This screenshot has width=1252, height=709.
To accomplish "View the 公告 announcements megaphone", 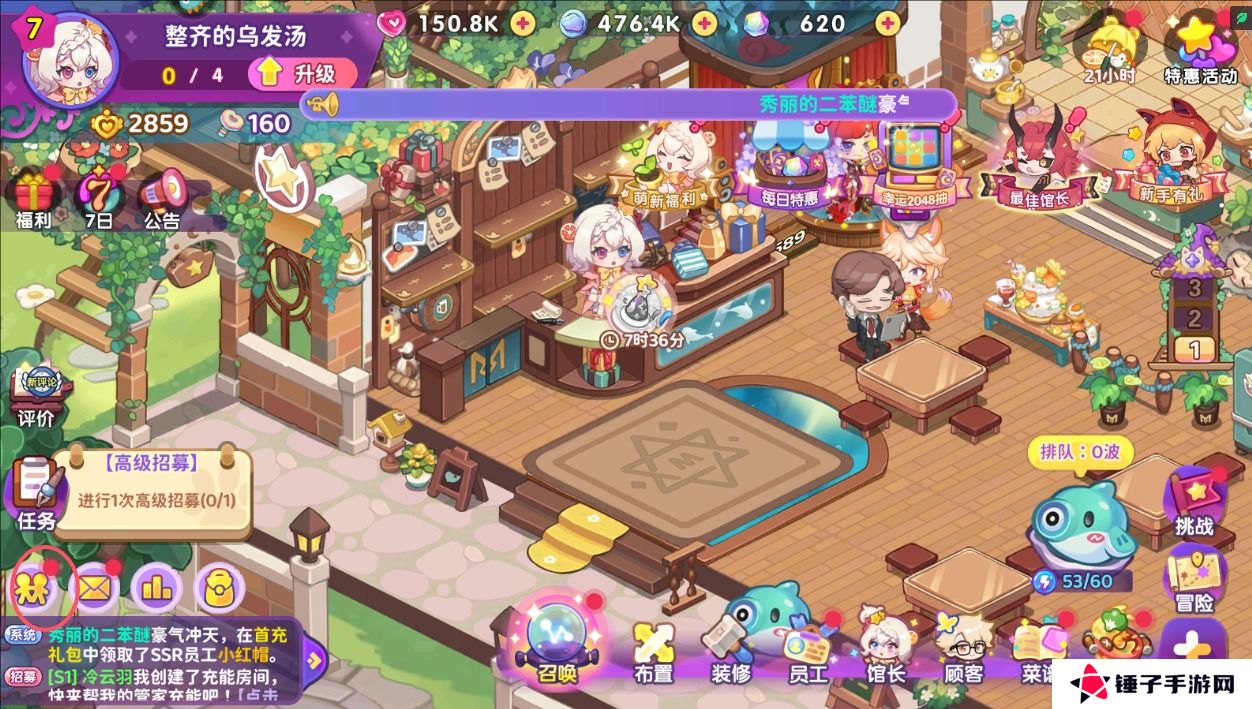I will click(x=162, y=195).
